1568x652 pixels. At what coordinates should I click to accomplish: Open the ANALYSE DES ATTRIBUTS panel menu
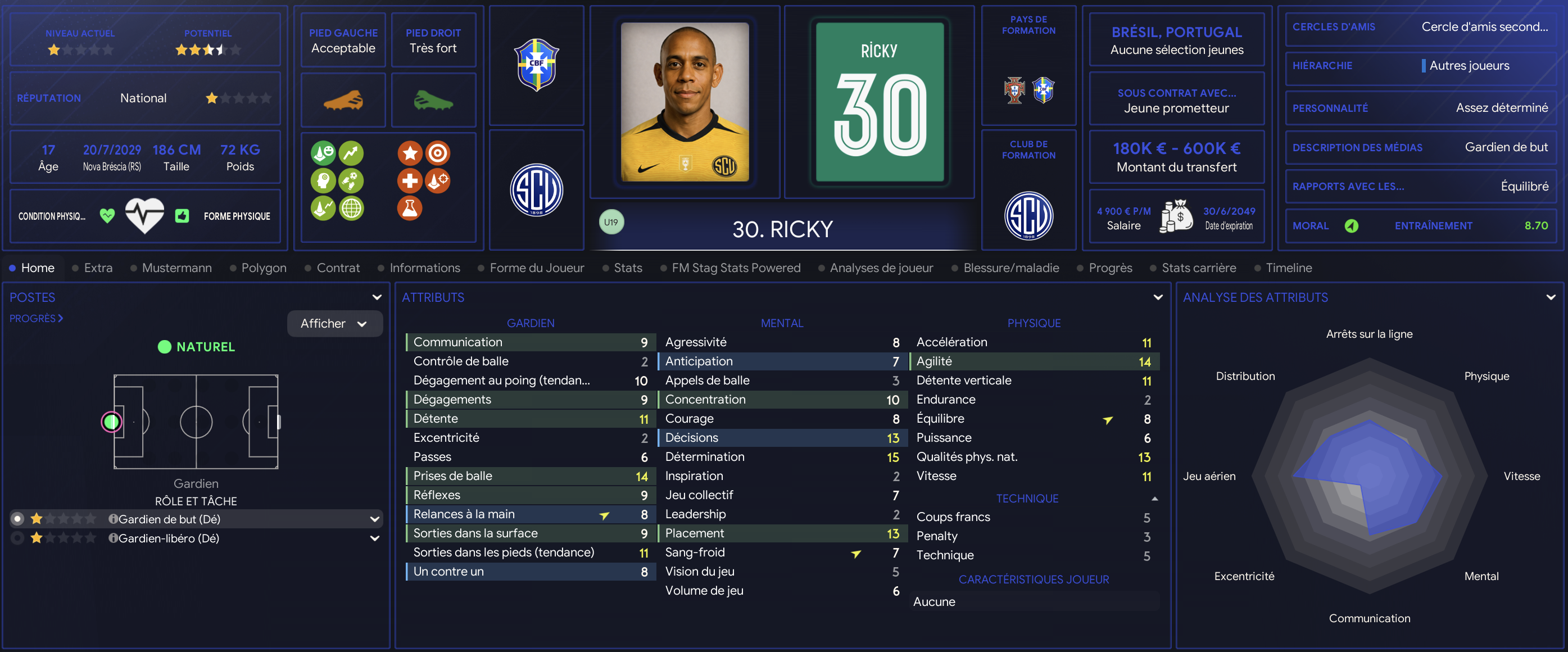(x=1551, y=298)
